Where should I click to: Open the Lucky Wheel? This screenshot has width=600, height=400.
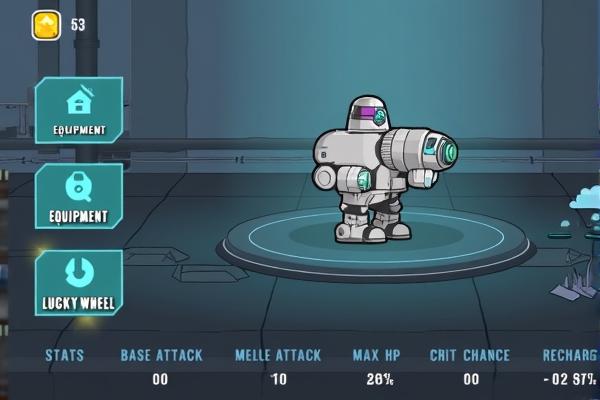pyautogui.click(x=79, y=282)
